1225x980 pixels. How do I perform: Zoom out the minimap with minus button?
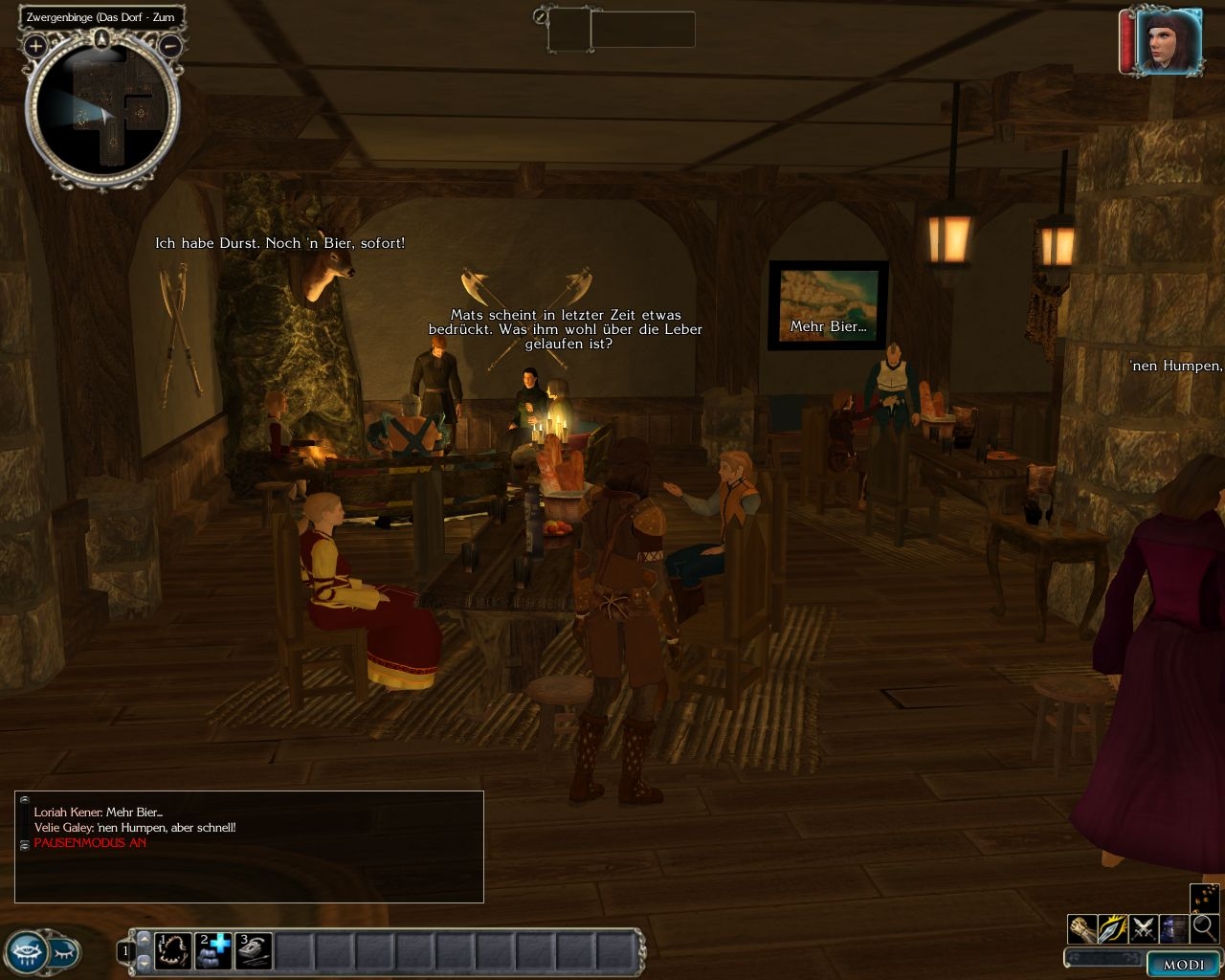[170, 45]
